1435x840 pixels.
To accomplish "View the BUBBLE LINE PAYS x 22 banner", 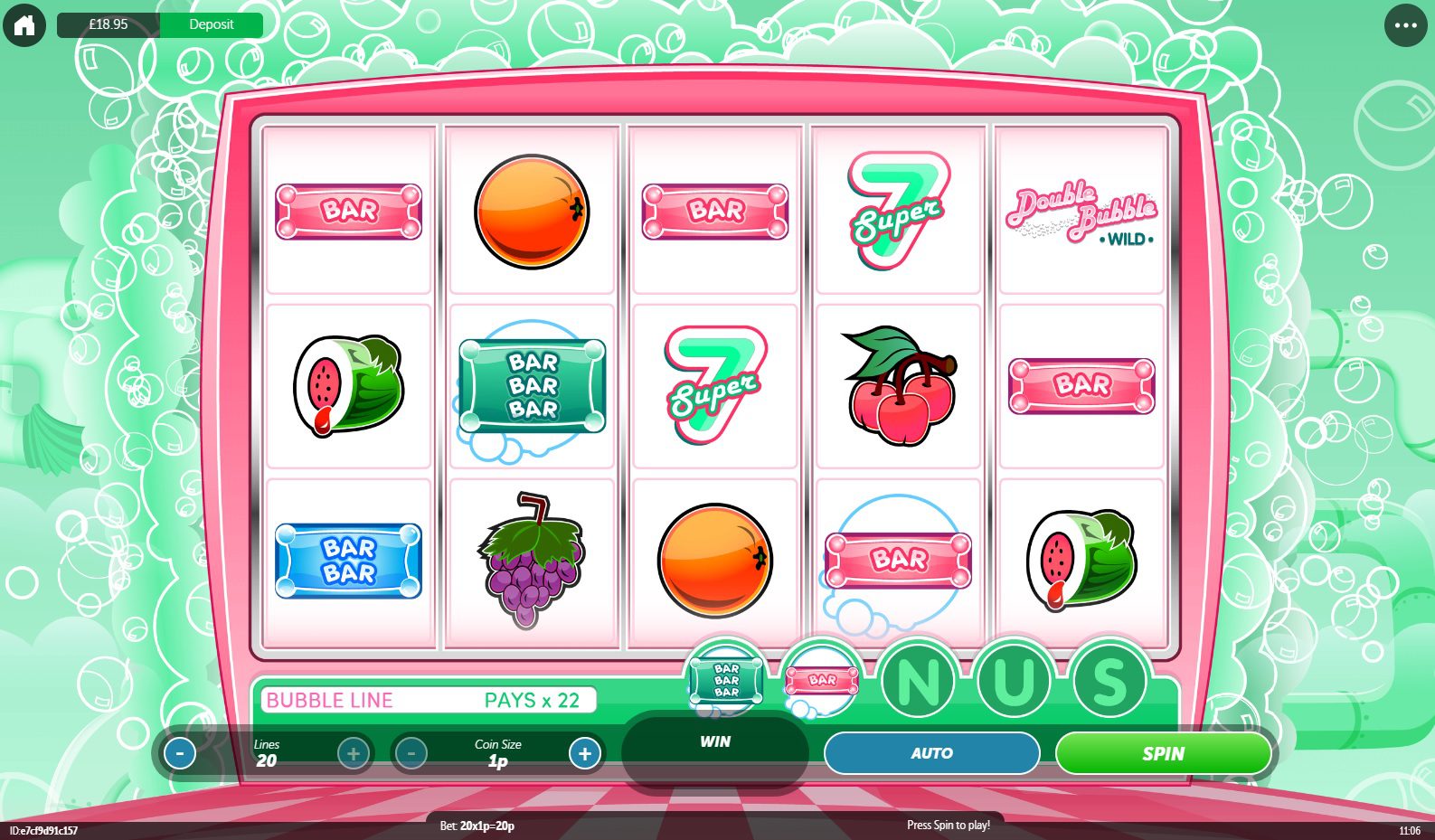I will point(428,700).
